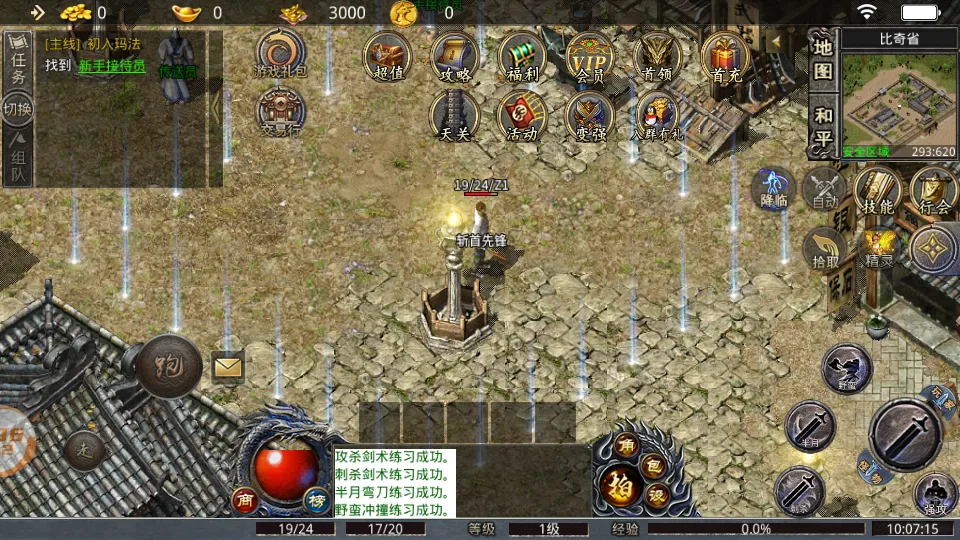Open the VIP 会员 membership menu
Viewport: 960px width, 540px height.
(590, 56)
